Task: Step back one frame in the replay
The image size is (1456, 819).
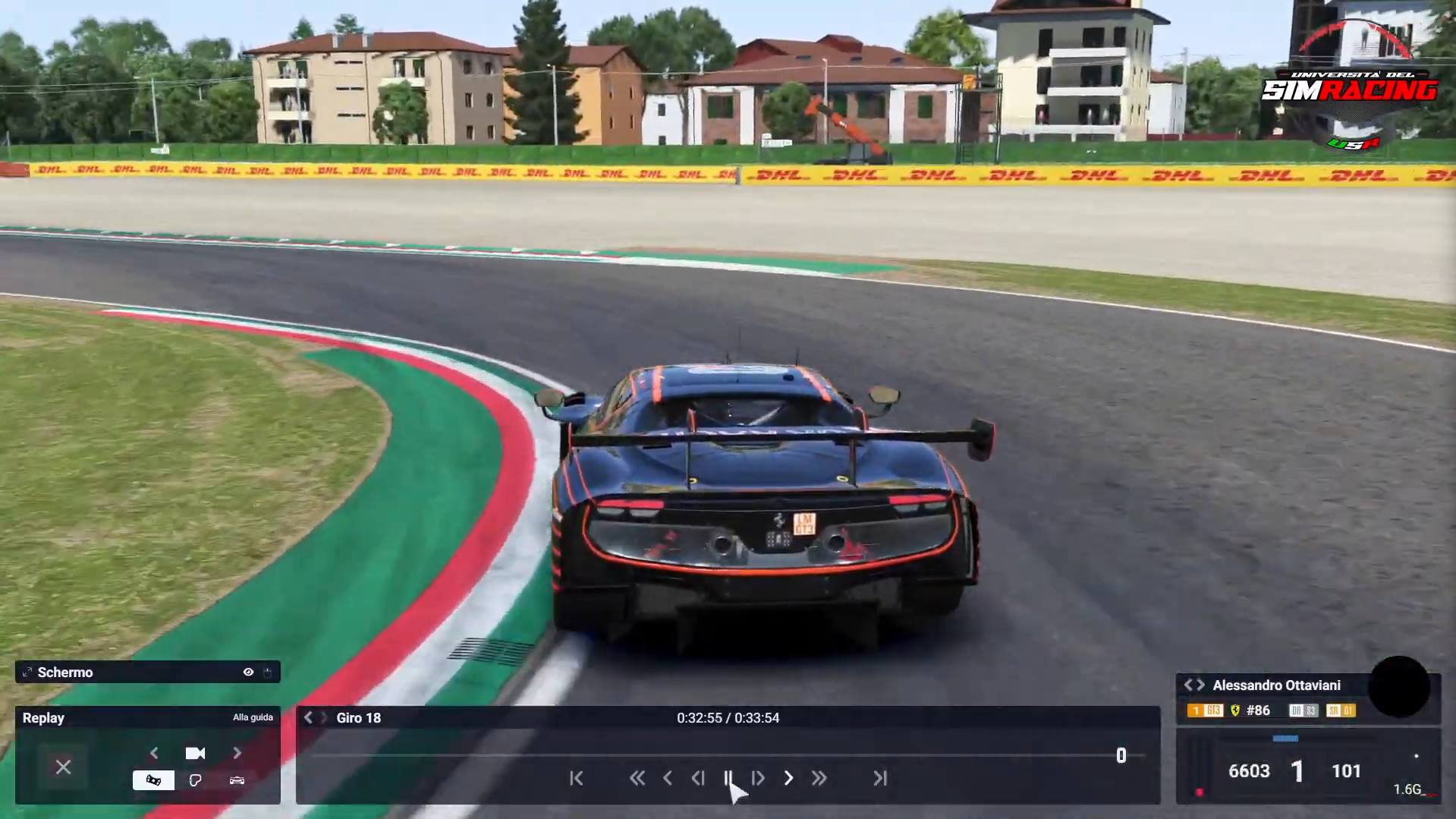Action: point(698,778)
